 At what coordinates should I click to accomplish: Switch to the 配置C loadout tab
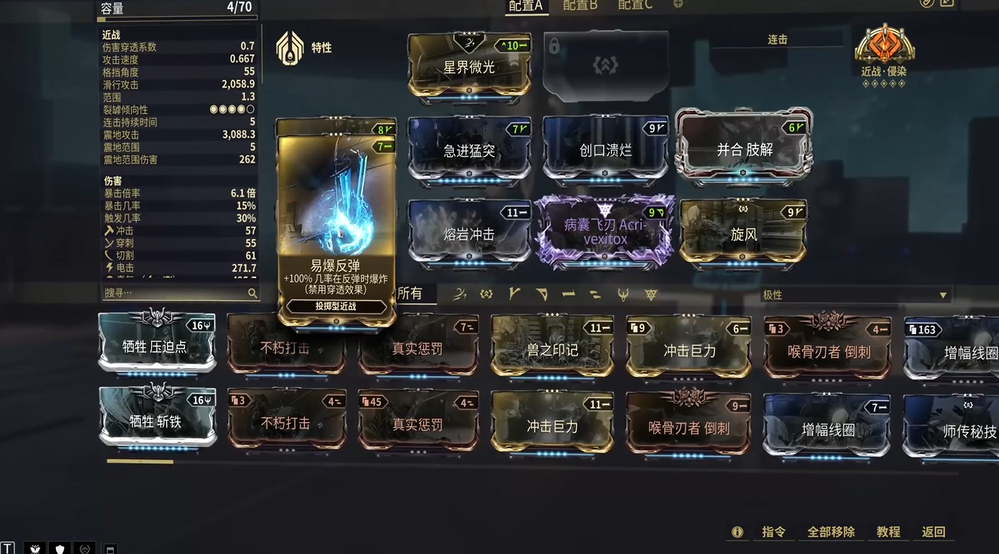tap(635, 6)
